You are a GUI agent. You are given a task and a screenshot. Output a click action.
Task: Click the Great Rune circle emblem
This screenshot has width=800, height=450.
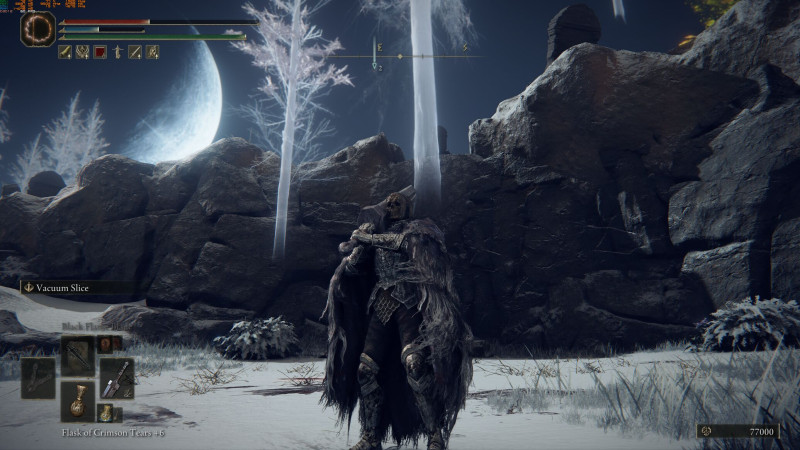pyautogui.click(x=37, y=28)
